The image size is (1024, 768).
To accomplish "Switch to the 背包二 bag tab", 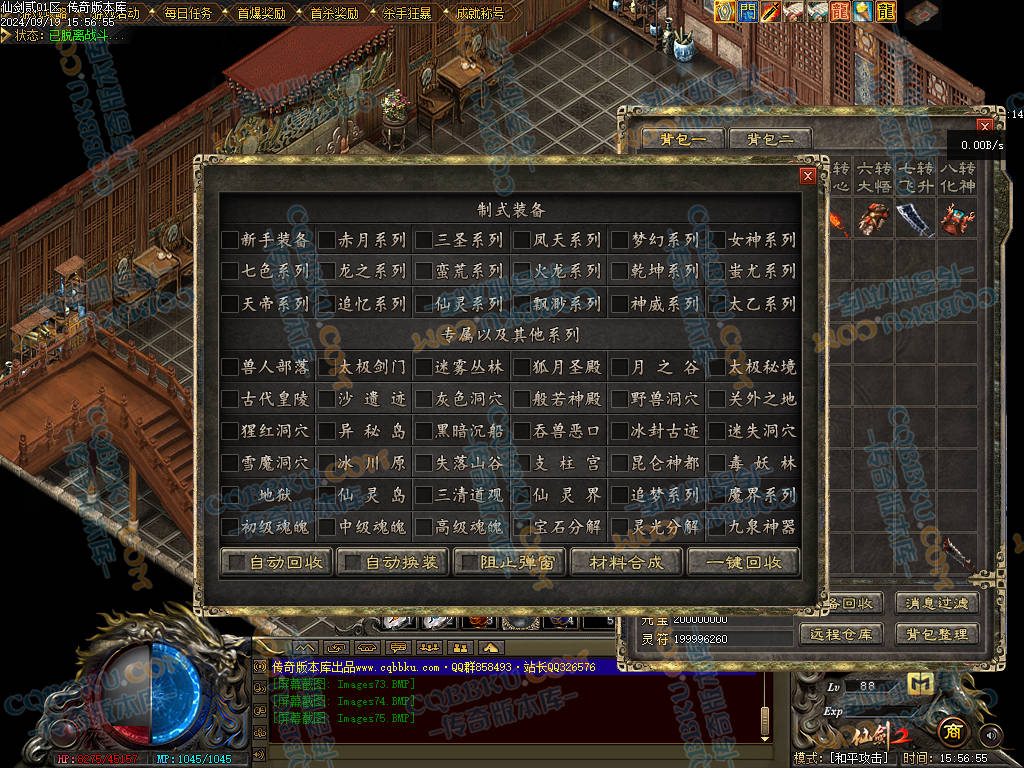I will pyautogui.click(x=769, y=139).
